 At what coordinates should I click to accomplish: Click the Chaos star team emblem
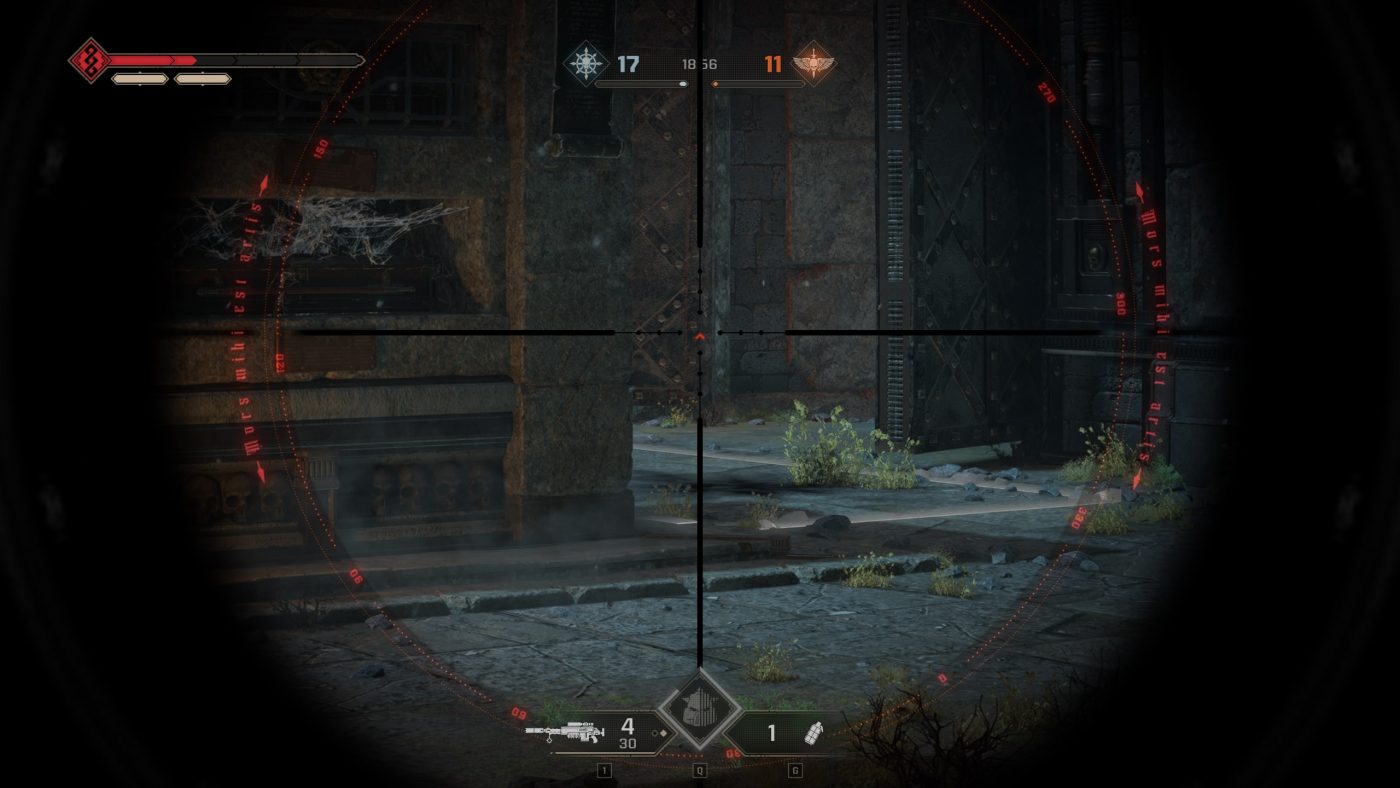585,63
